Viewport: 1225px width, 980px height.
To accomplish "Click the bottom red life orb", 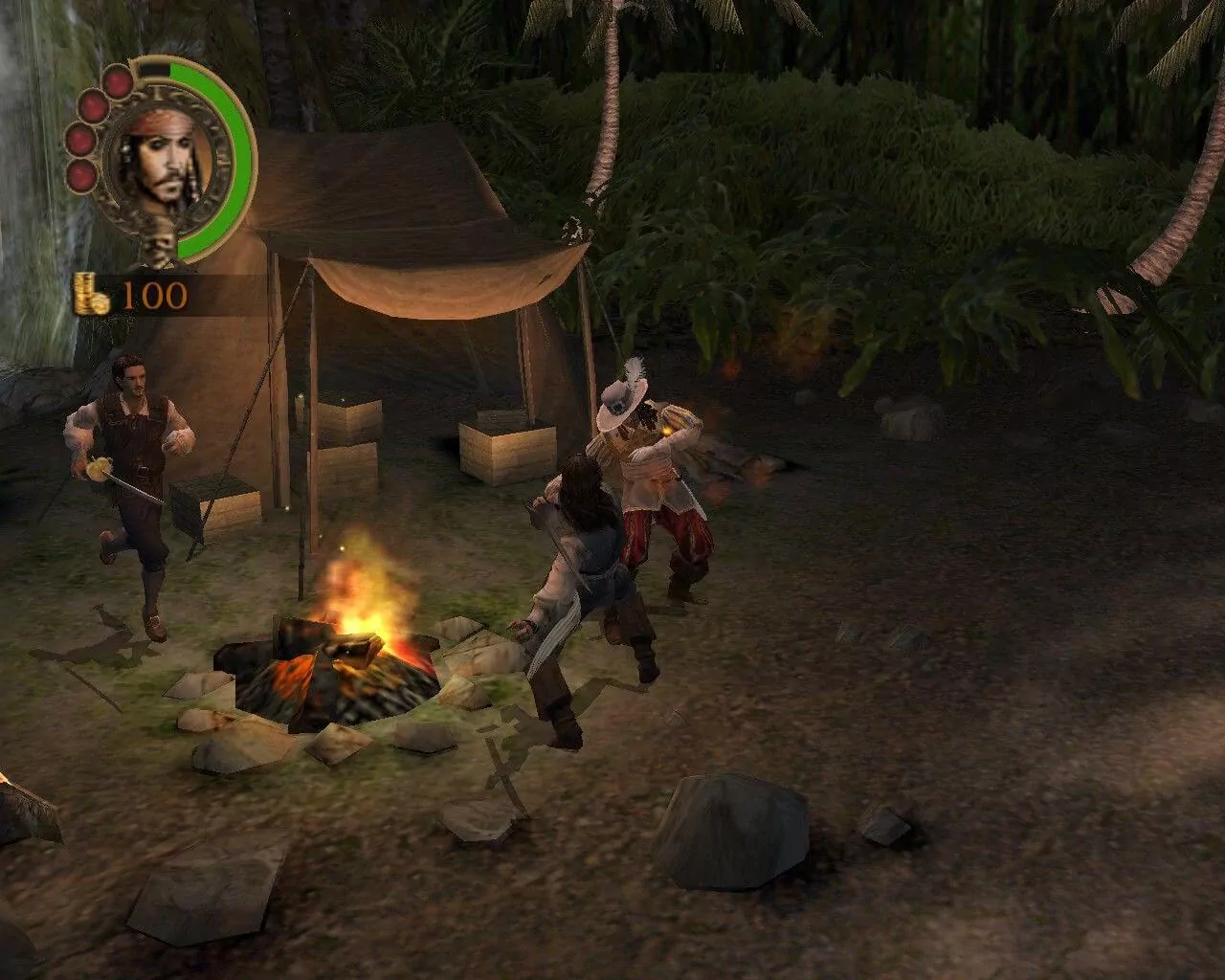I will tap(81, 175).
